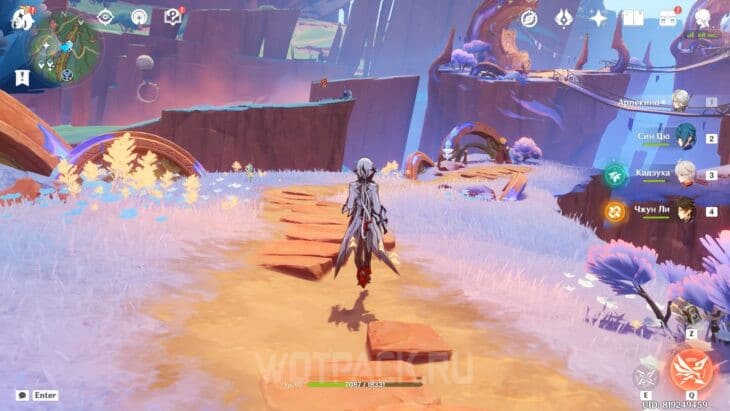Toggle the elemental sight eye icon

[105, 17]
